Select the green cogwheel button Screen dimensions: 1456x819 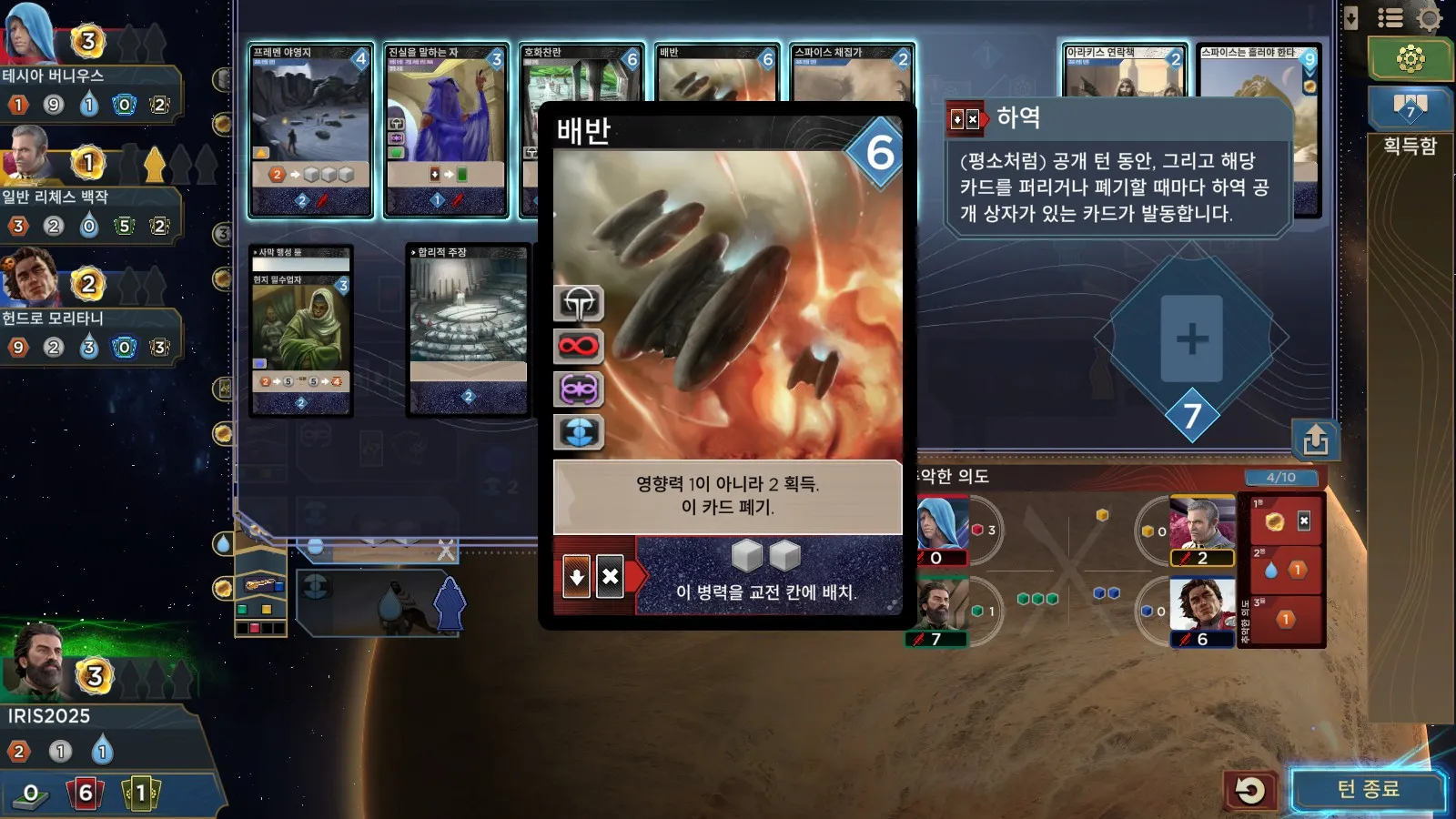(1410, 60)
